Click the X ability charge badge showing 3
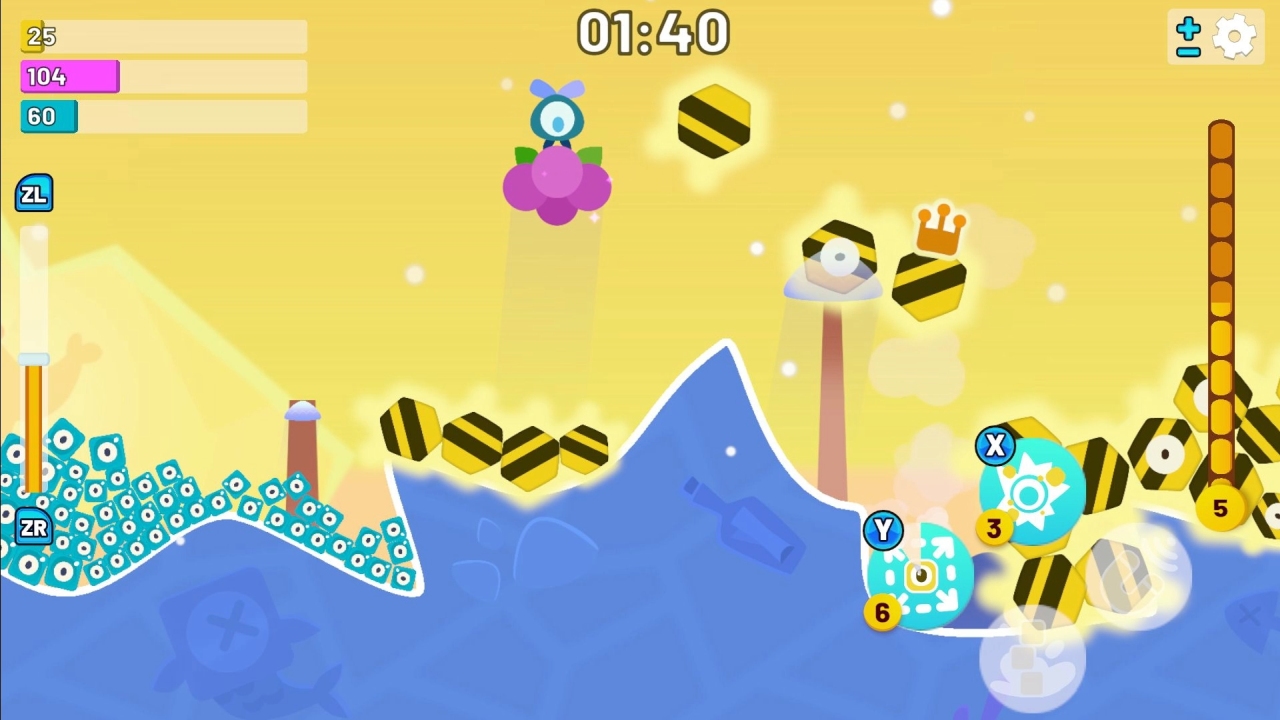This screenshot has width=1280, height=720. [995, 528]
